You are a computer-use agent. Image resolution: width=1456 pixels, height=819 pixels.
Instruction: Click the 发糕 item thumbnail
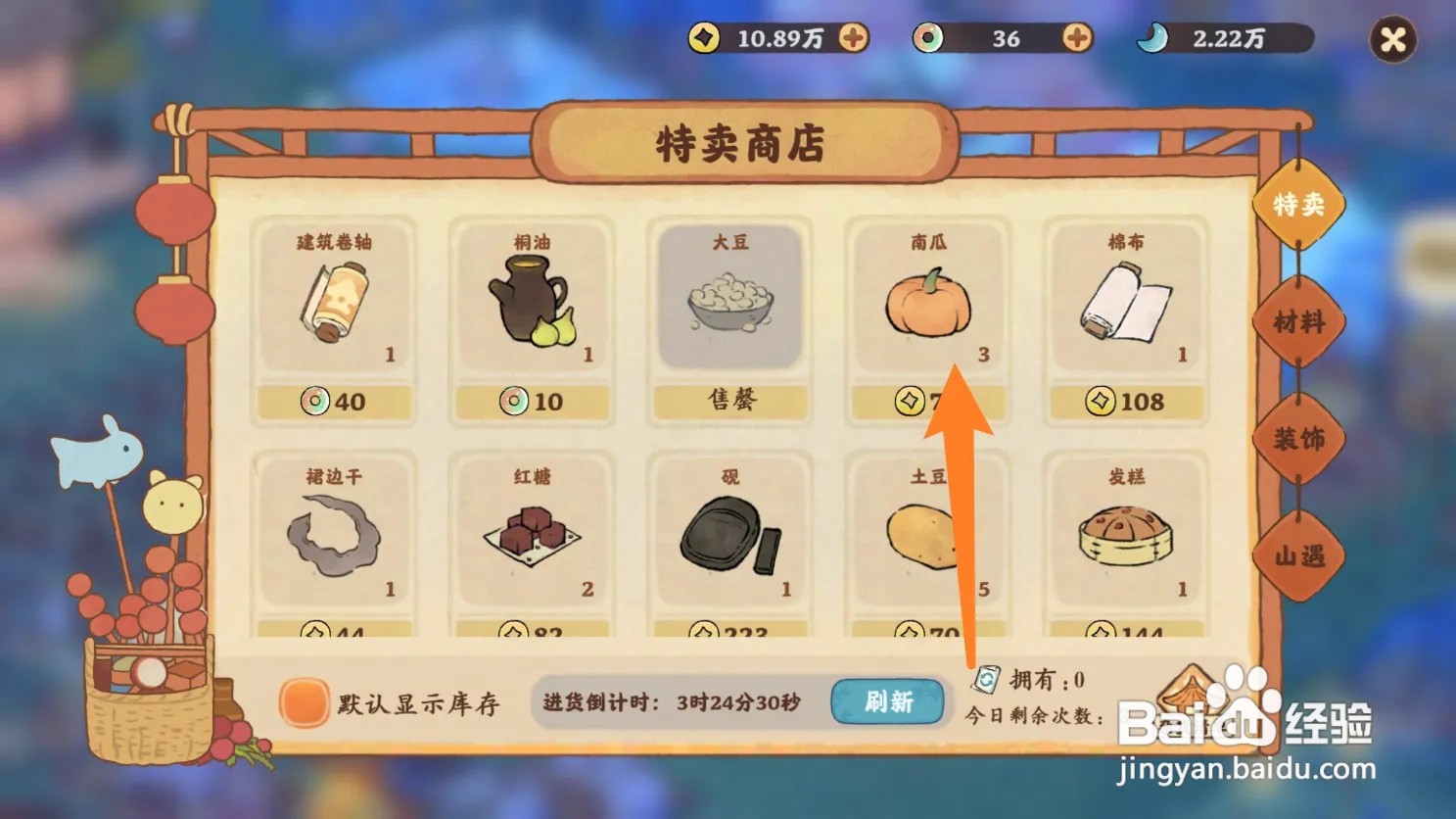[x=1126, y=534]
